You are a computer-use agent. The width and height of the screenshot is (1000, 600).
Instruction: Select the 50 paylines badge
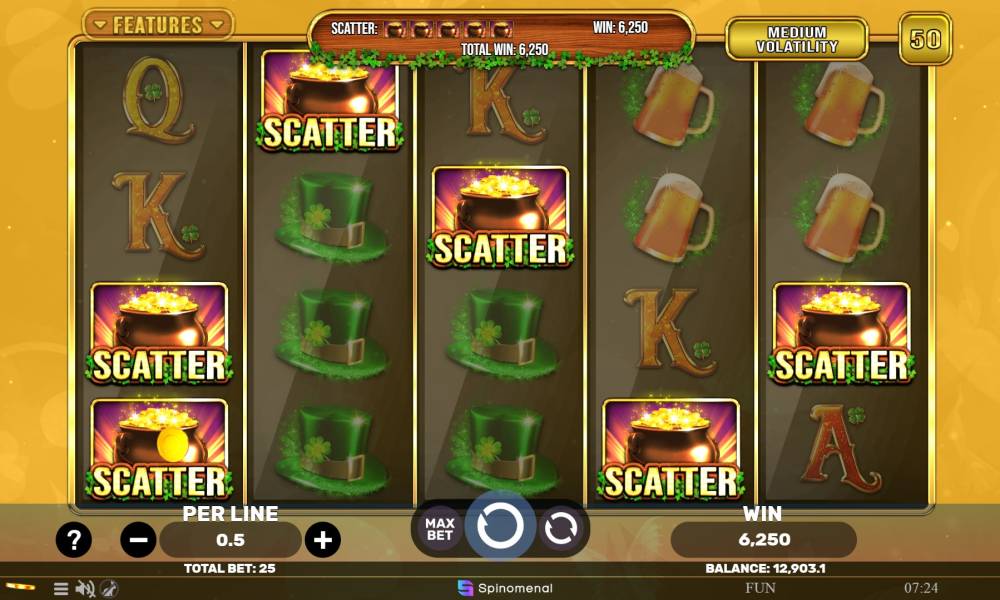pos(925,39)
